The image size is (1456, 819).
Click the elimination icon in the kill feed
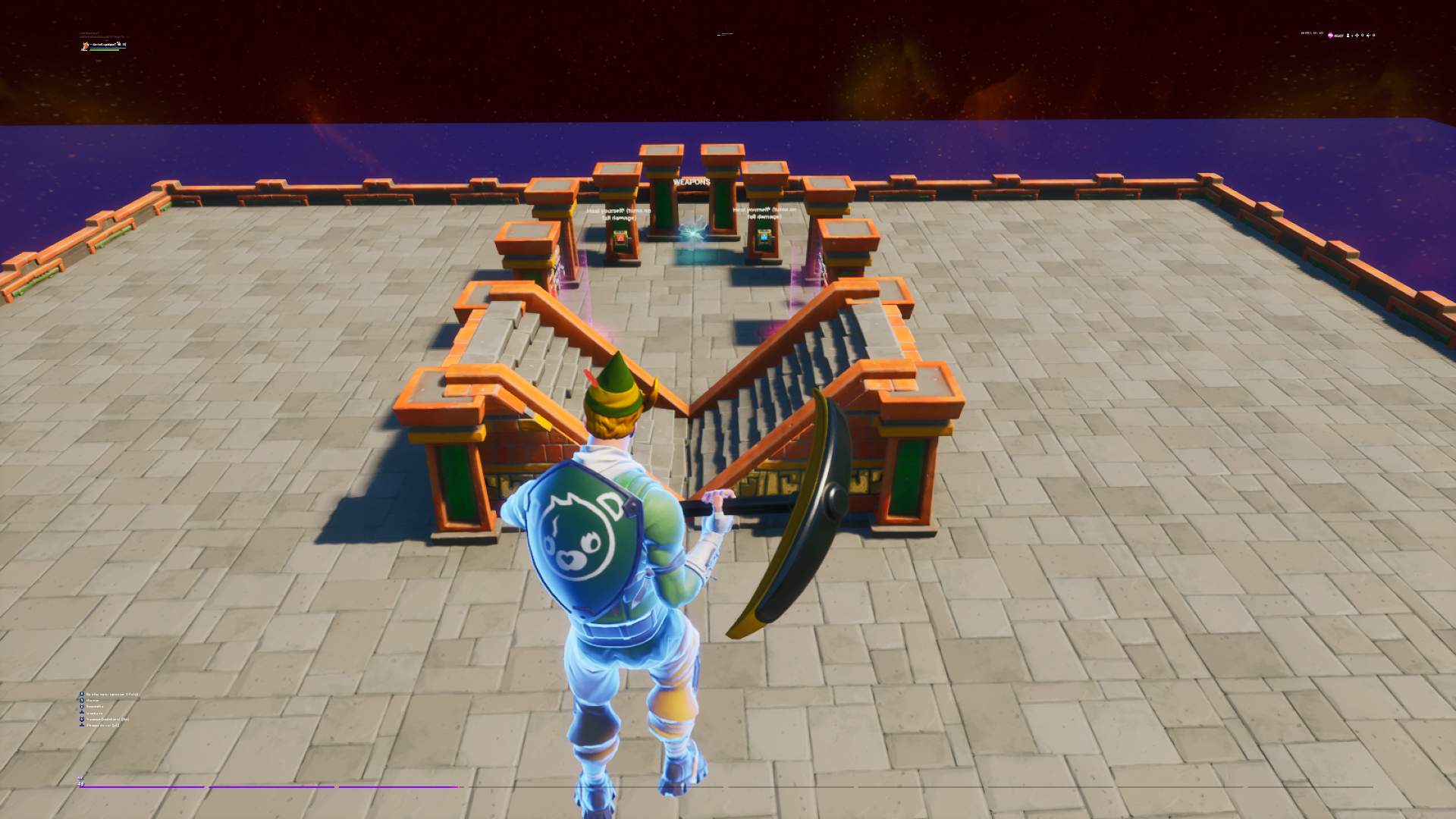(x=82, y=706)
